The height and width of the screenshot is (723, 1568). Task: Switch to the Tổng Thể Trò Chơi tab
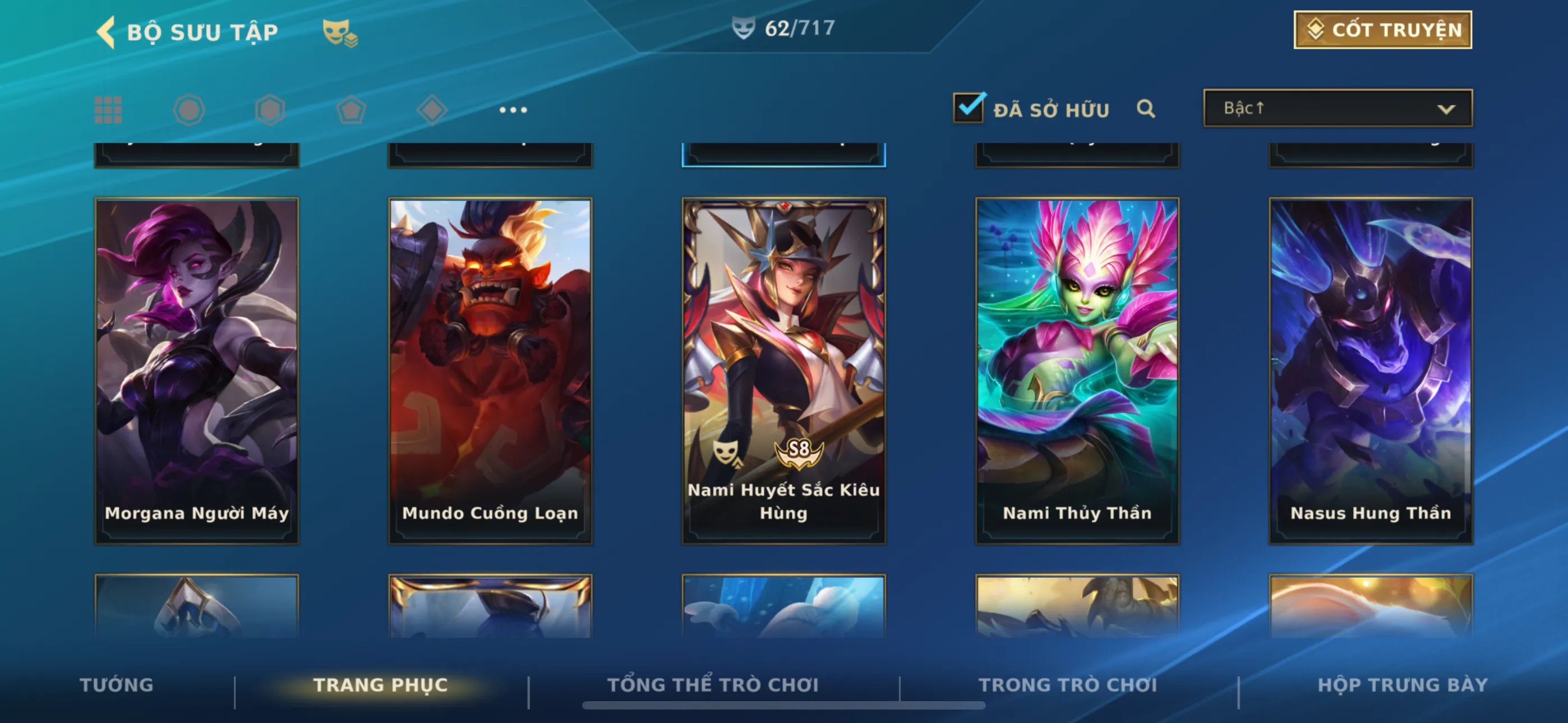tap(713, 685)
